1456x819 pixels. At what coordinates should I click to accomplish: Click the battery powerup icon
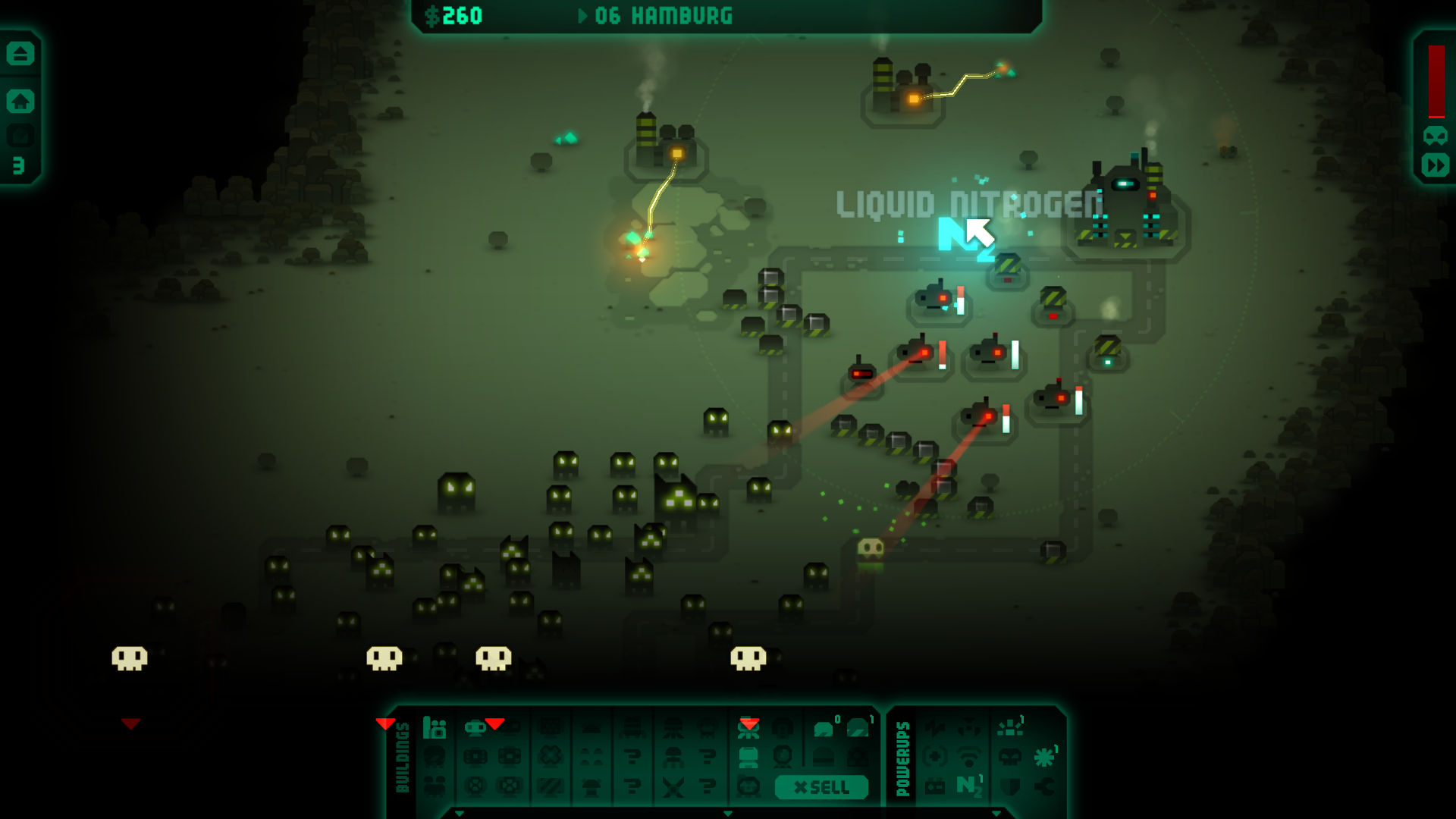click(x=936, y=786)
